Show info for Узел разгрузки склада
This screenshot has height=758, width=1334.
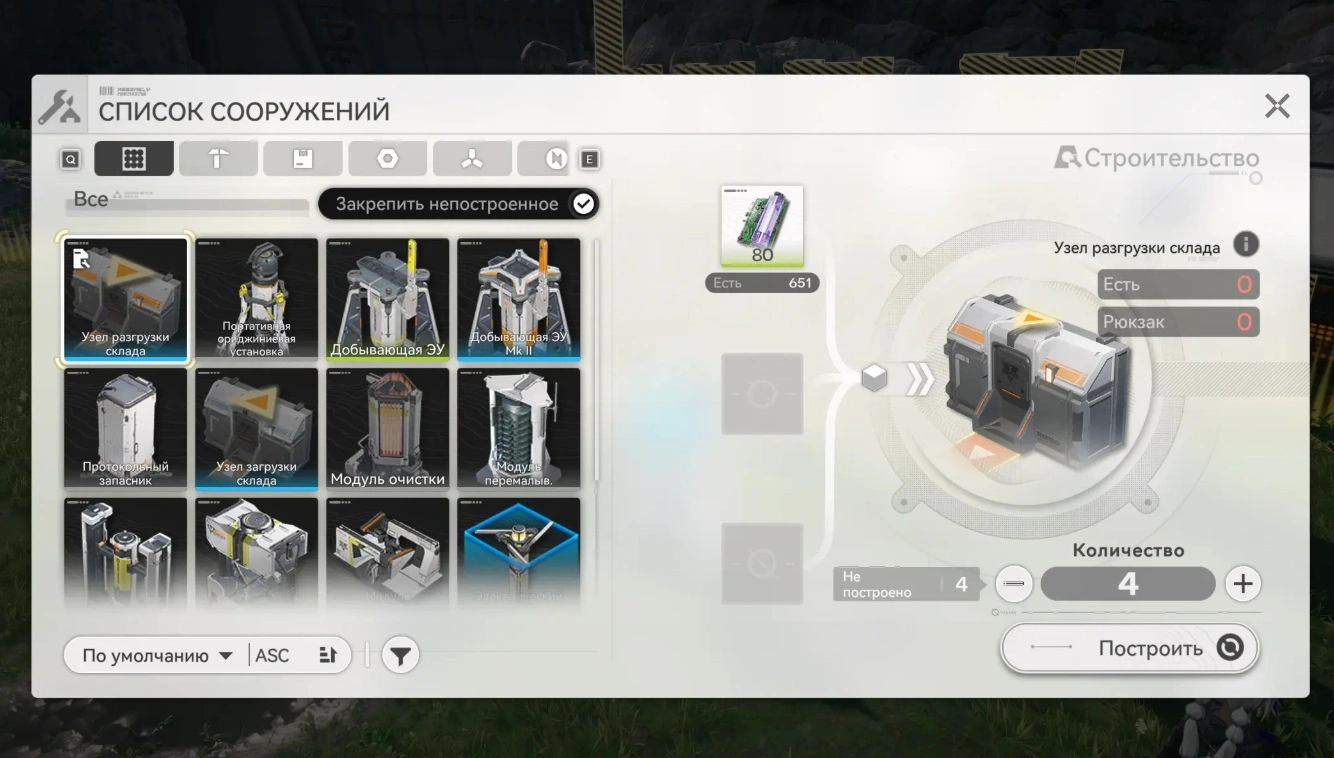tap(1245, 244)
